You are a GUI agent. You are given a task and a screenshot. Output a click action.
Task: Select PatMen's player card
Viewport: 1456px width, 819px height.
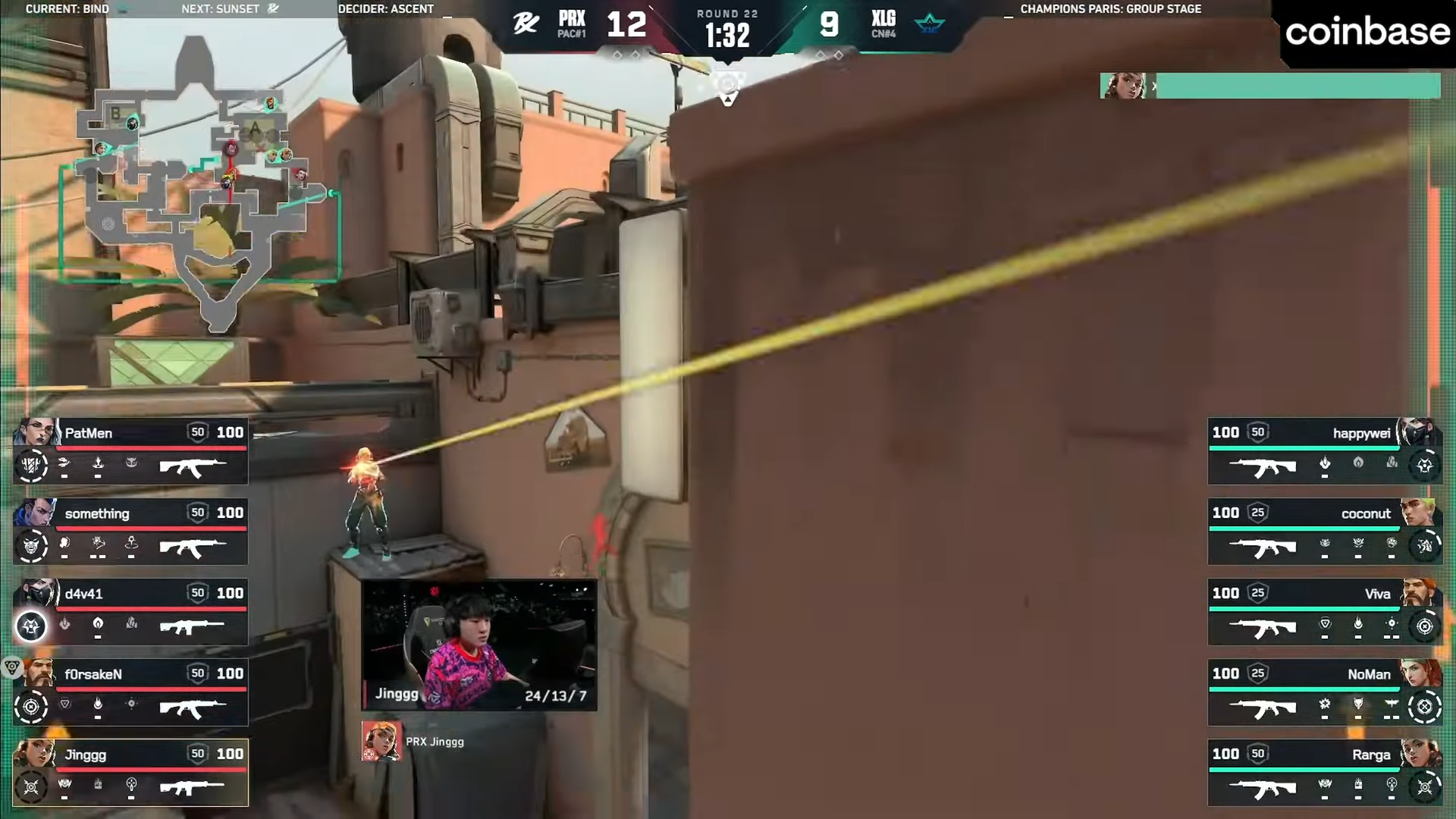(x=130, y=451)
